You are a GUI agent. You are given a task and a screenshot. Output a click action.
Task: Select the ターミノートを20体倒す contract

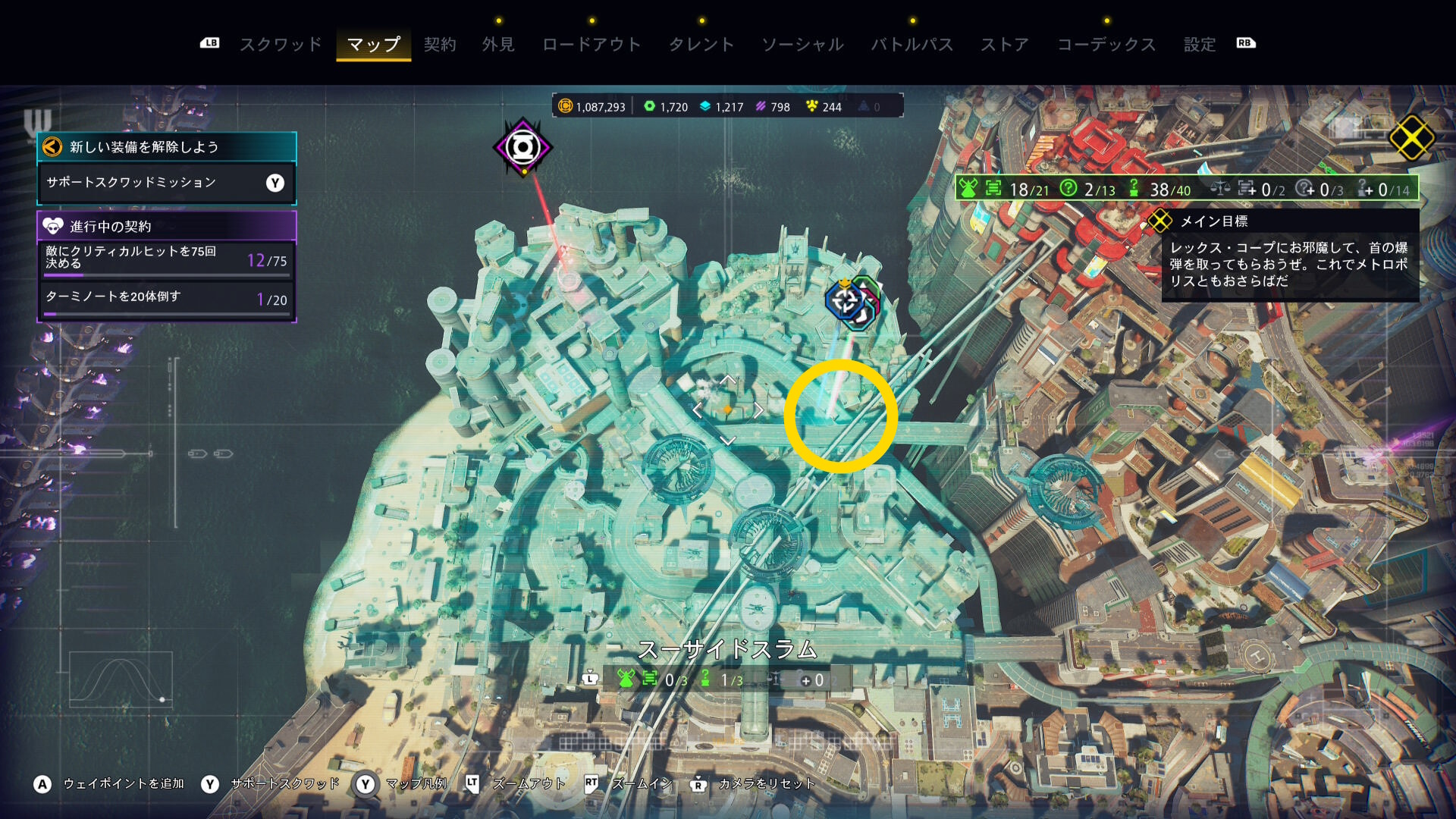(x=166, y=298)
